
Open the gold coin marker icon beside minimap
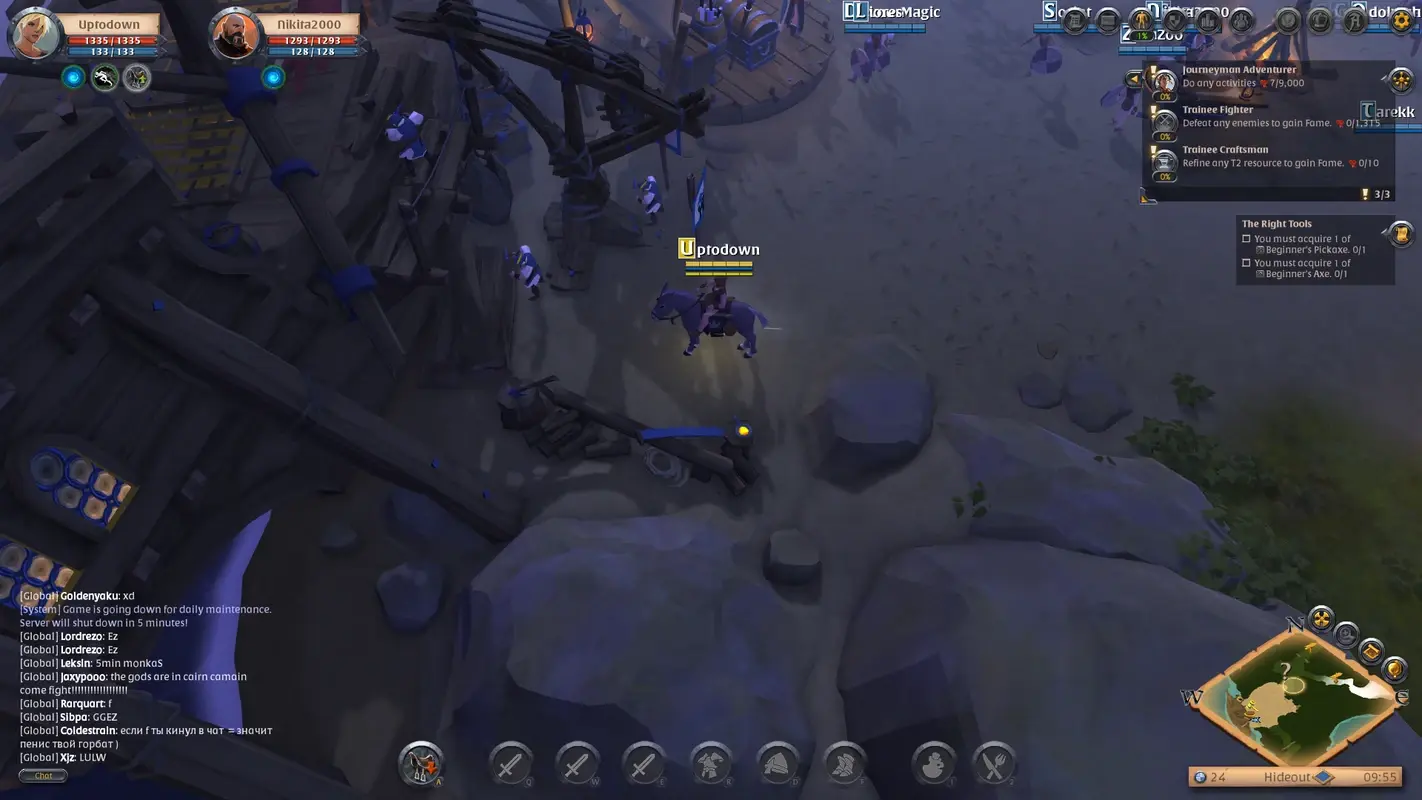point(1394,669)
